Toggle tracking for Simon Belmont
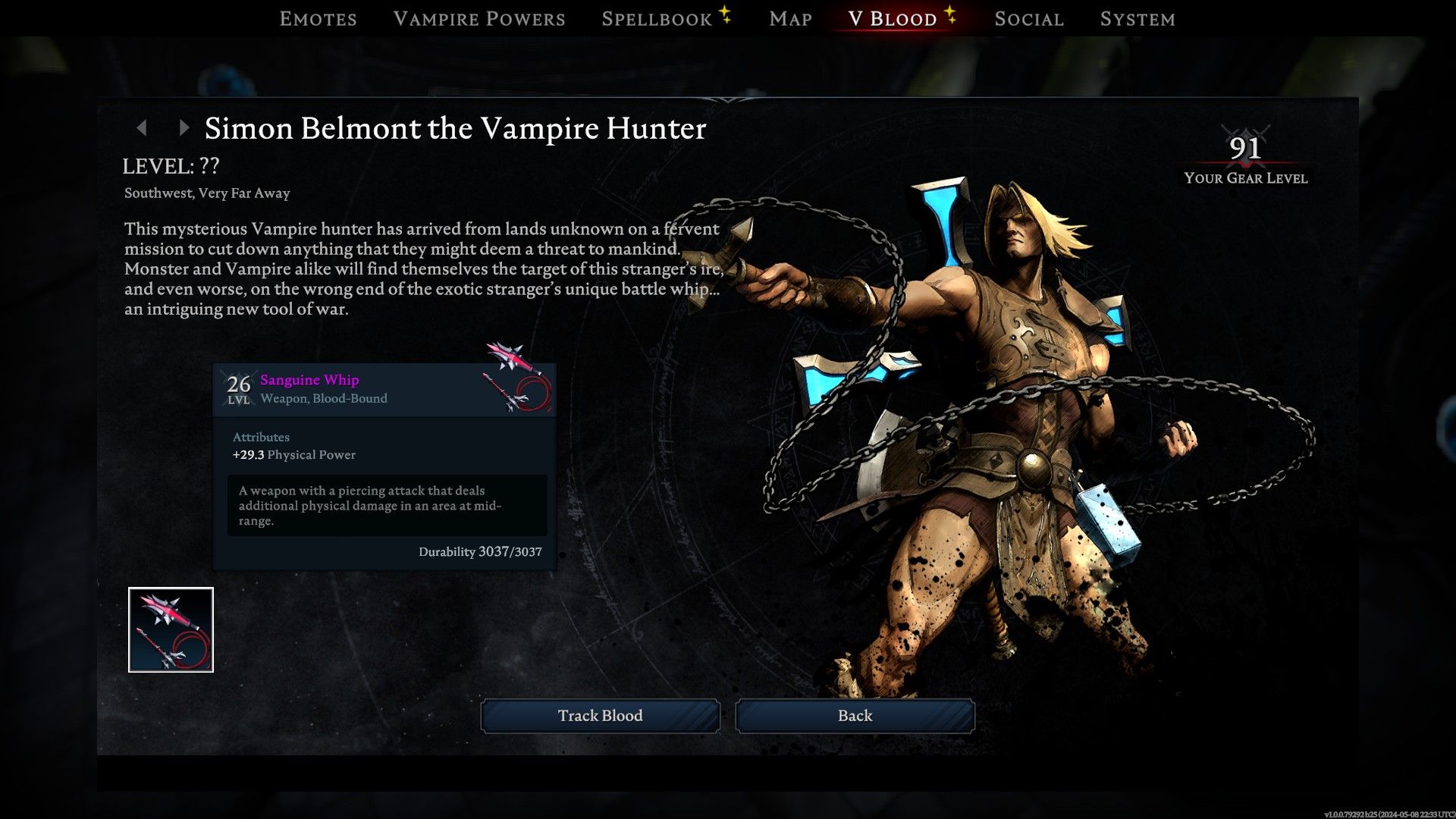This screenshot has height=819, width=1456. pos(600,715)
